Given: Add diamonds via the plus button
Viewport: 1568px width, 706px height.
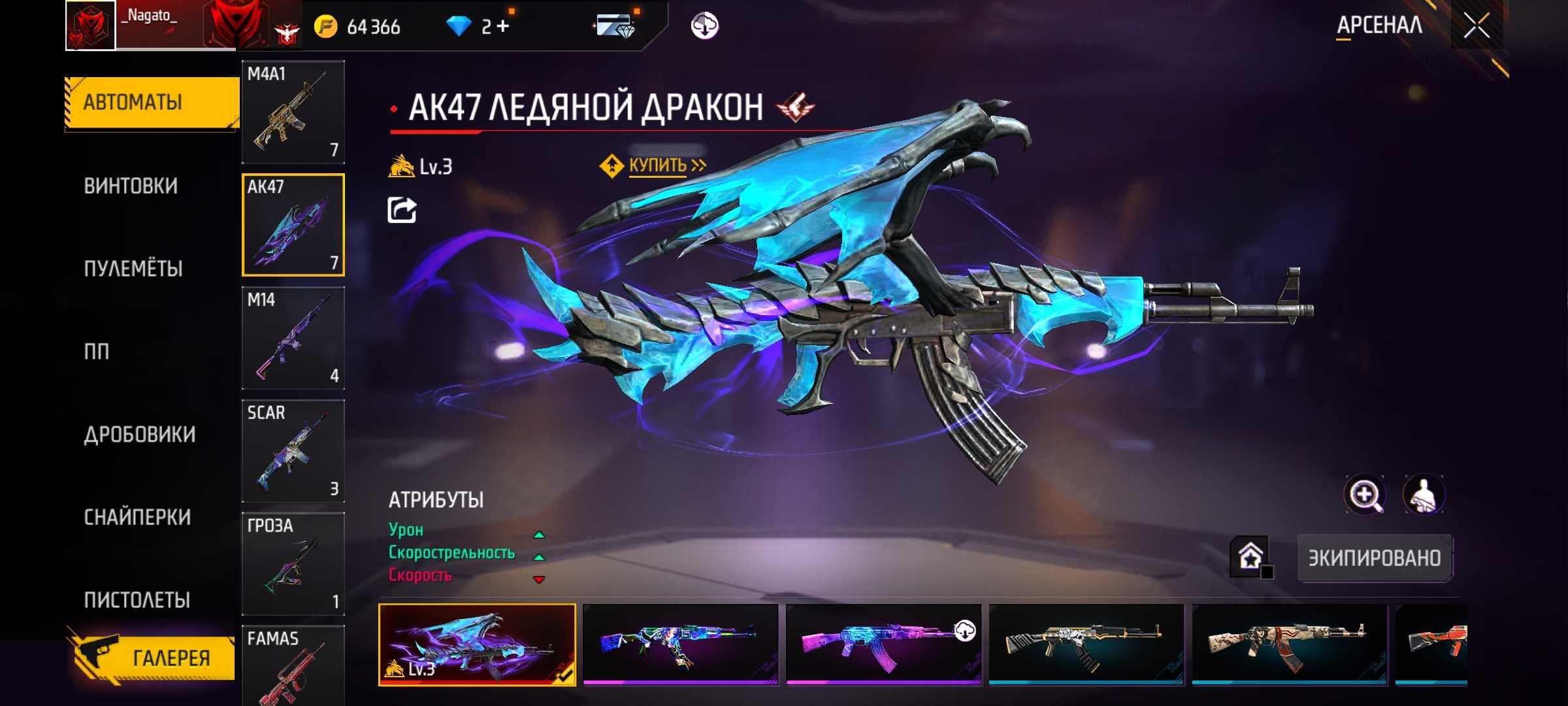Looking at the screenshot, I should [502, 26].
